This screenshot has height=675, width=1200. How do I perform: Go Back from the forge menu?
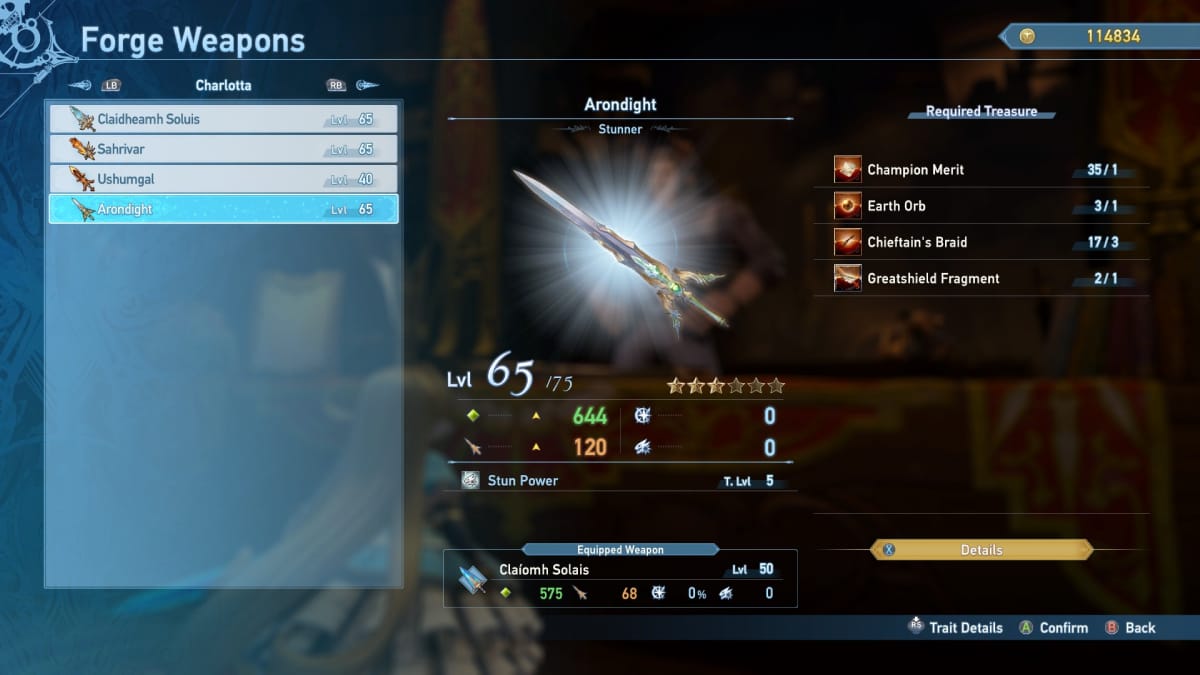coord(1130,628)
